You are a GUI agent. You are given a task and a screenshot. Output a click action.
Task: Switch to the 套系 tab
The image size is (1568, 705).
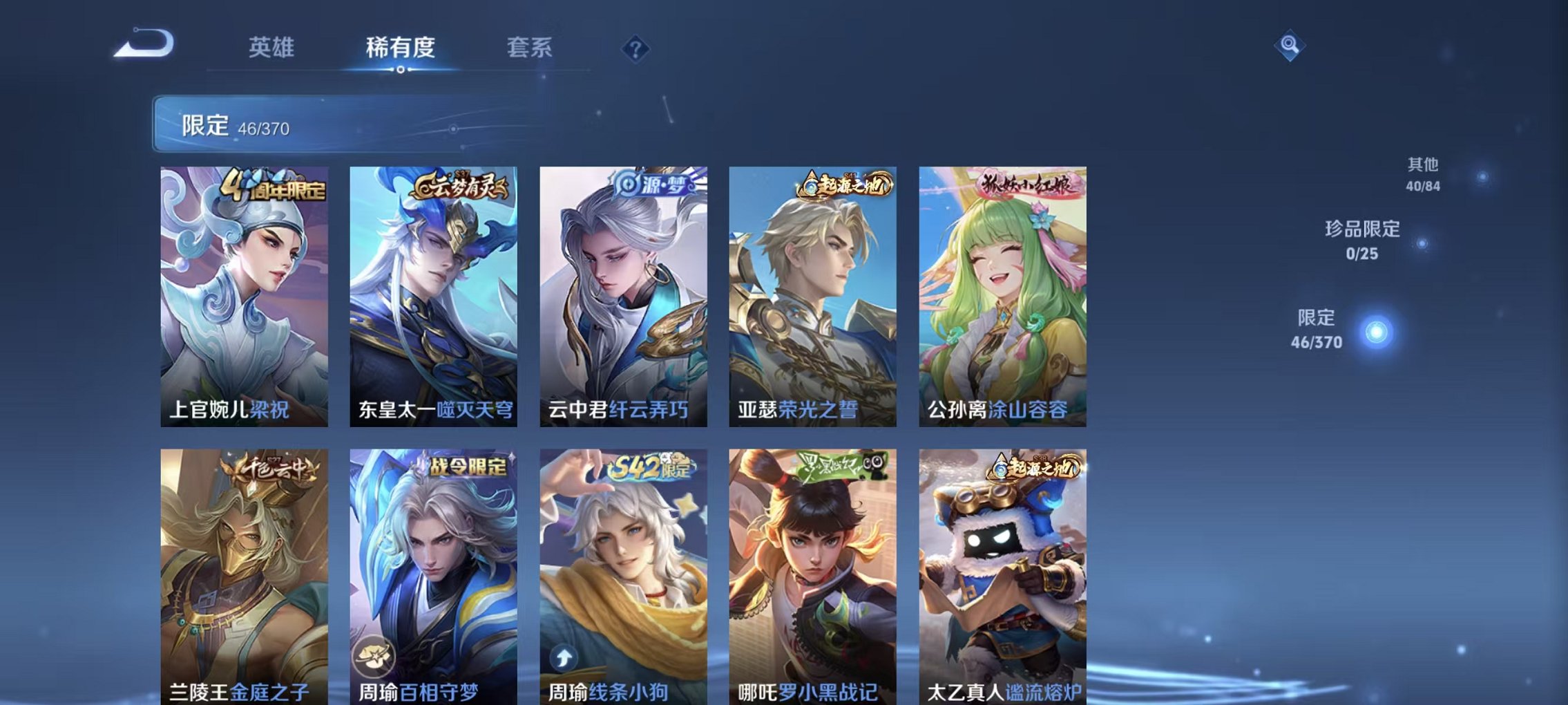pos(530,48)
